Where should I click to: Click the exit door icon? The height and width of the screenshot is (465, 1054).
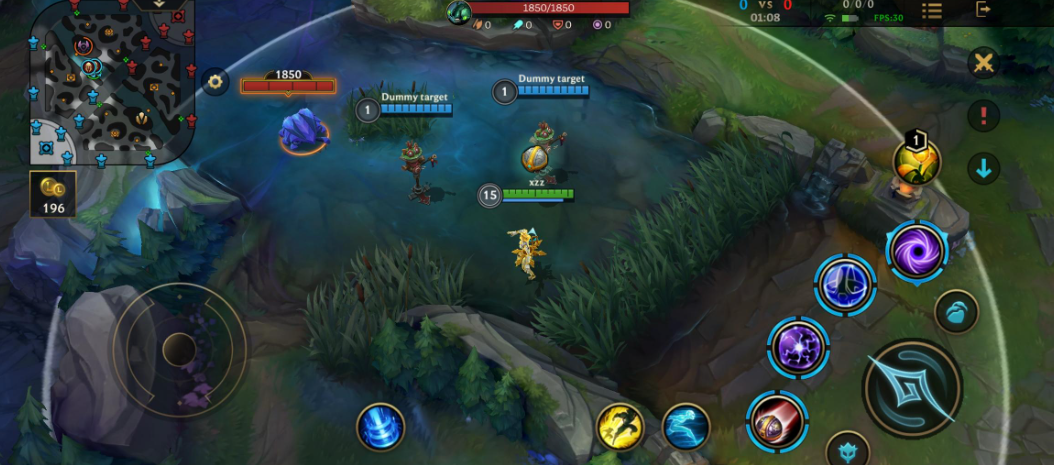pos(983,10)
